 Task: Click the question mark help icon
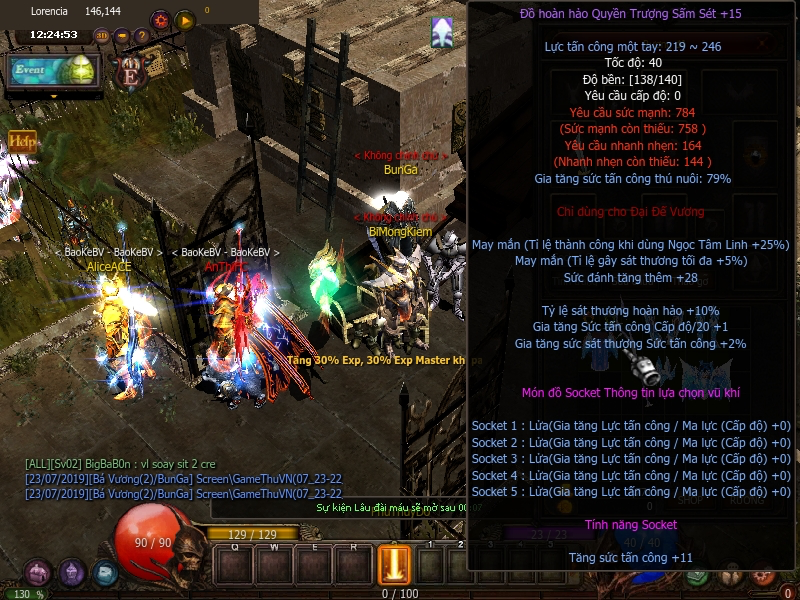coord(141,36)
